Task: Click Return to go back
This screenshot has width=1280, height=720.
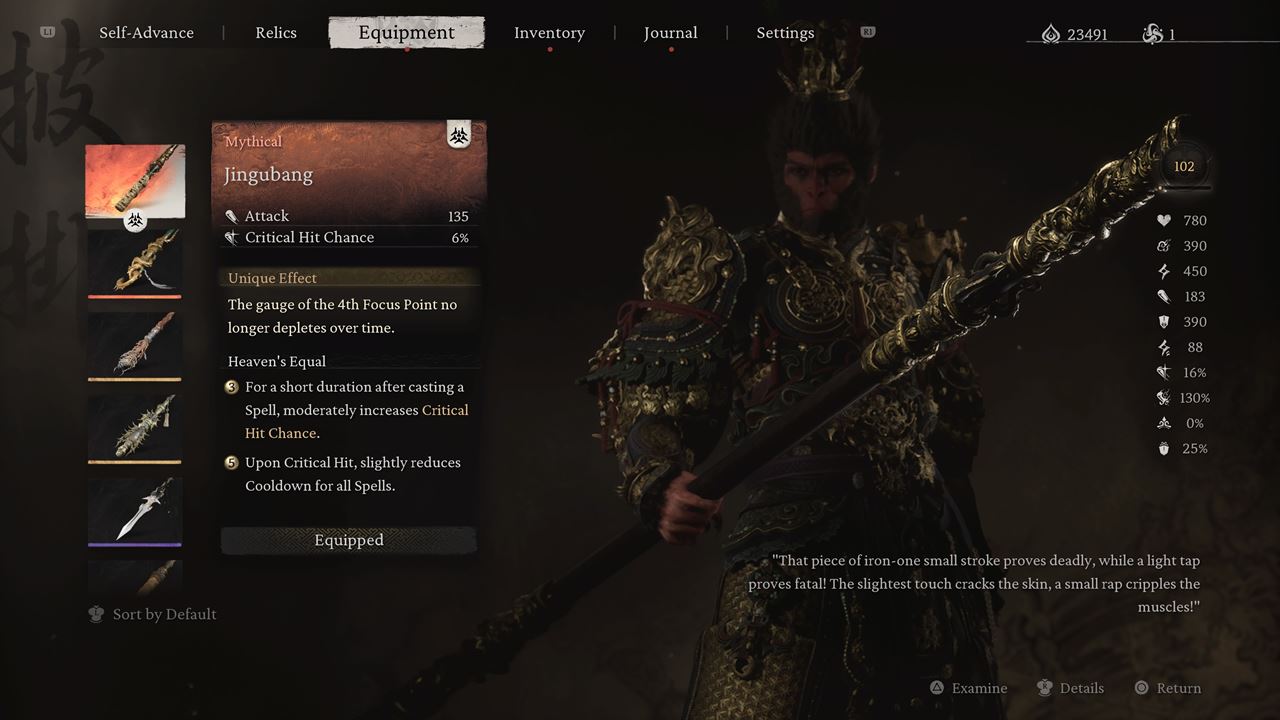Action: click(x=1168, y=688)
